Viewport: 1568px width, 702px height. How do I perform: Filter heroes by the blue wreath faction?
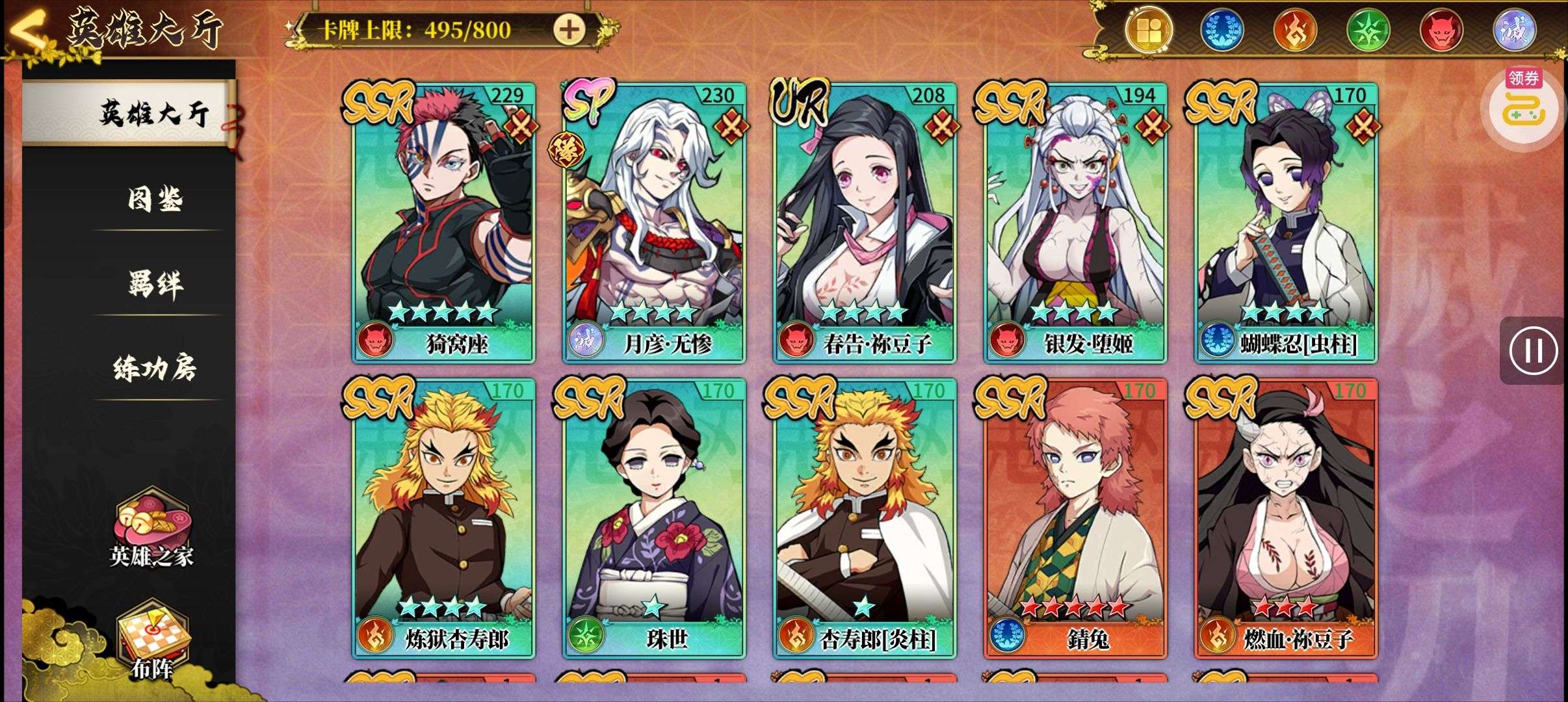1221,31
